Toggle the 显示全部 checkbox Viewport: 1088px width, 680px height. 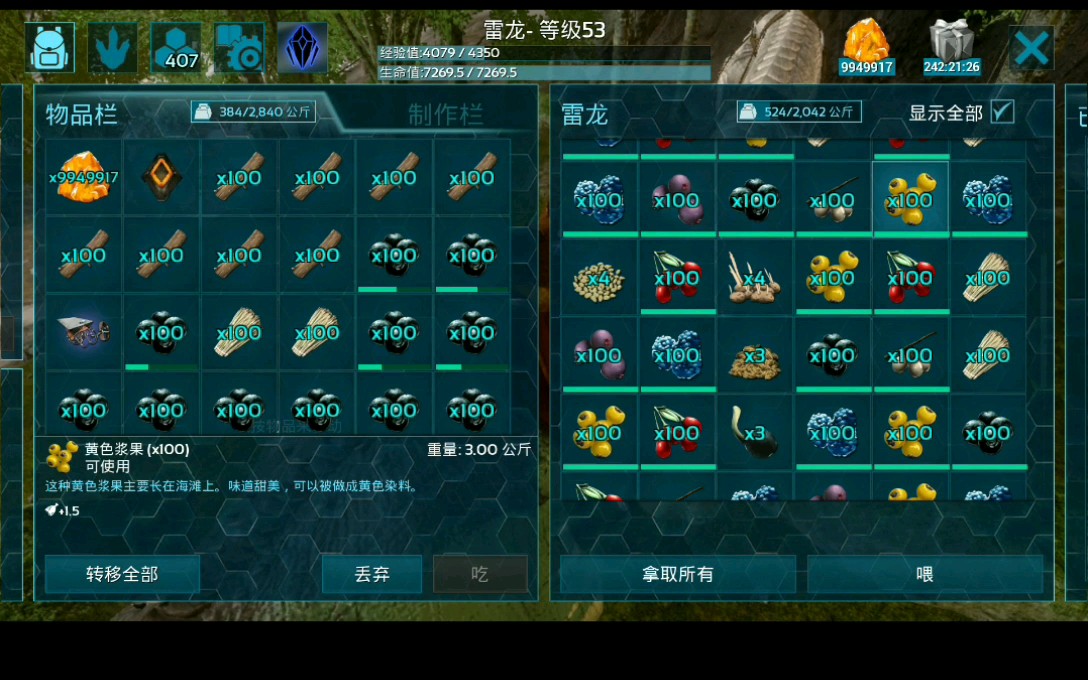point(1001,112)
